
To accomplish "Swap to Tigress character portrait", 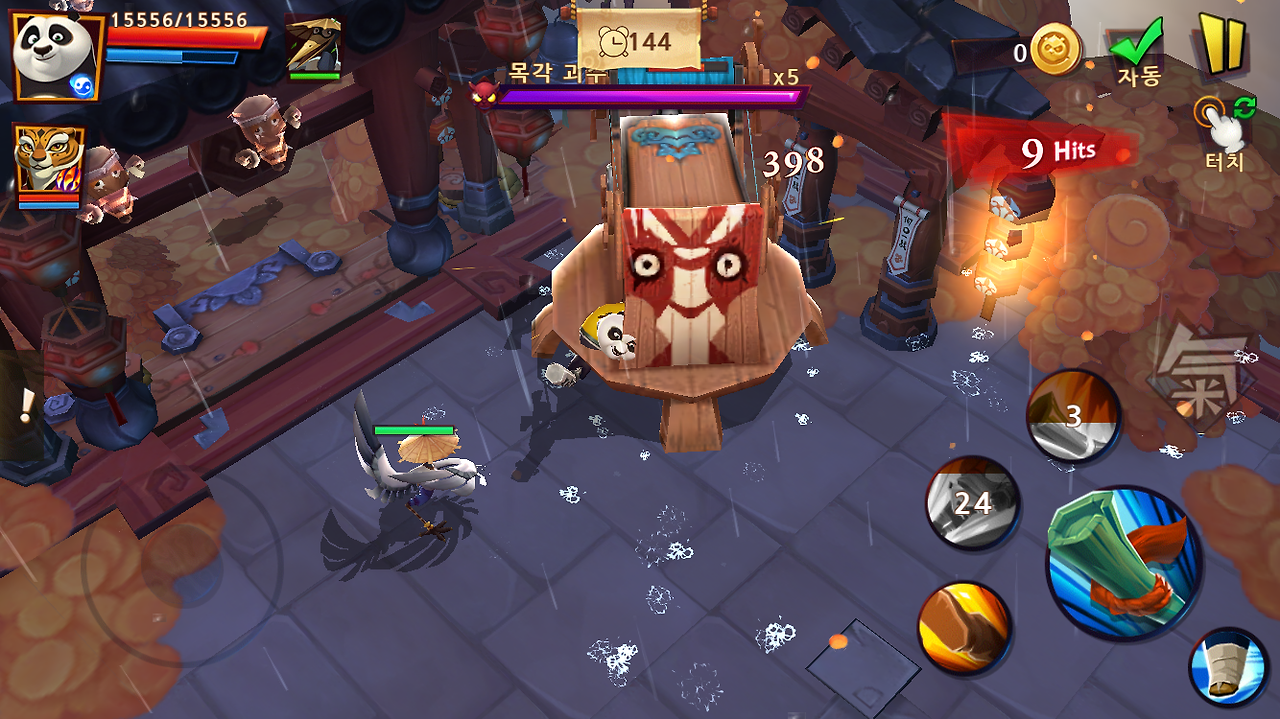I will (48, 160).
